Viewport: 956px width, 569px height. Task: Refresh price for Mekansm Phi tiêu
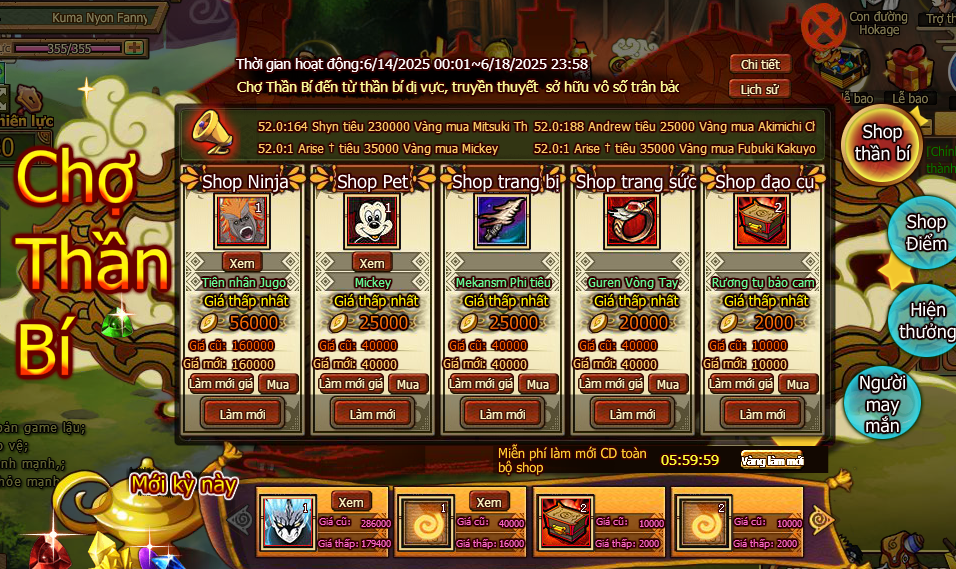pos(481,384)
